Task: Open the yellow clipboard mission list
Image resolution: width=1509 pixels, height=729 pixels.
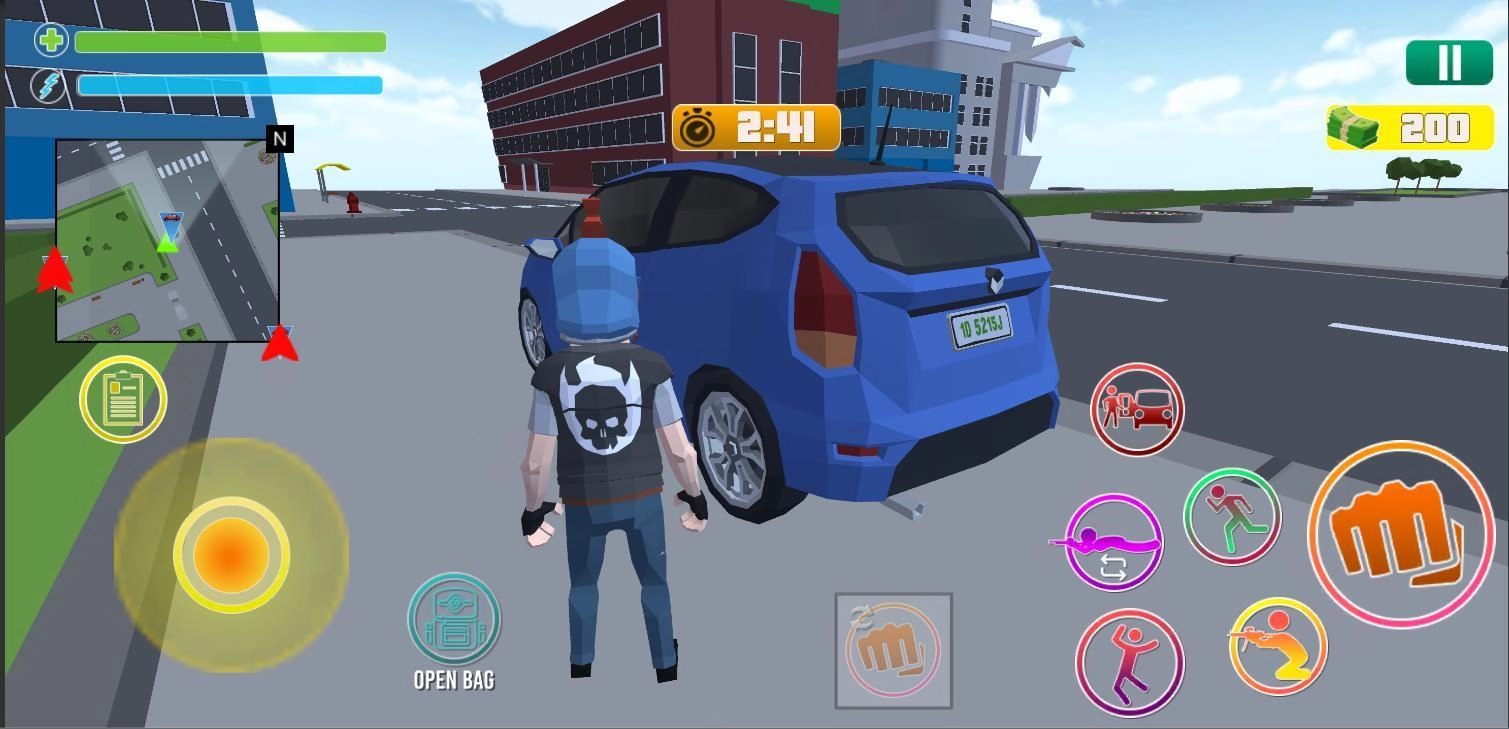Action: tap(122, 399)
